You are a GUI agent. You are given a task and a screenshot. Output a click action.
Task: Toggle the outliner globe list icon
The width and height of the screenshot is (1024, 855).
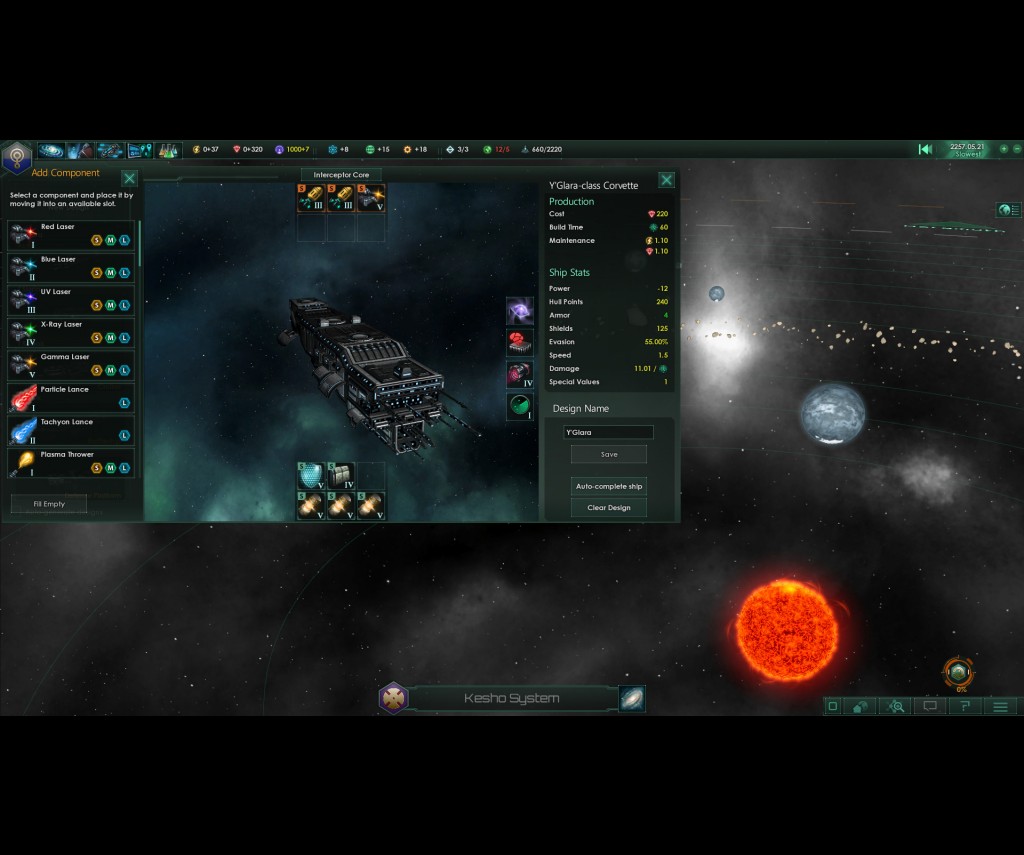pos(1008,210)
